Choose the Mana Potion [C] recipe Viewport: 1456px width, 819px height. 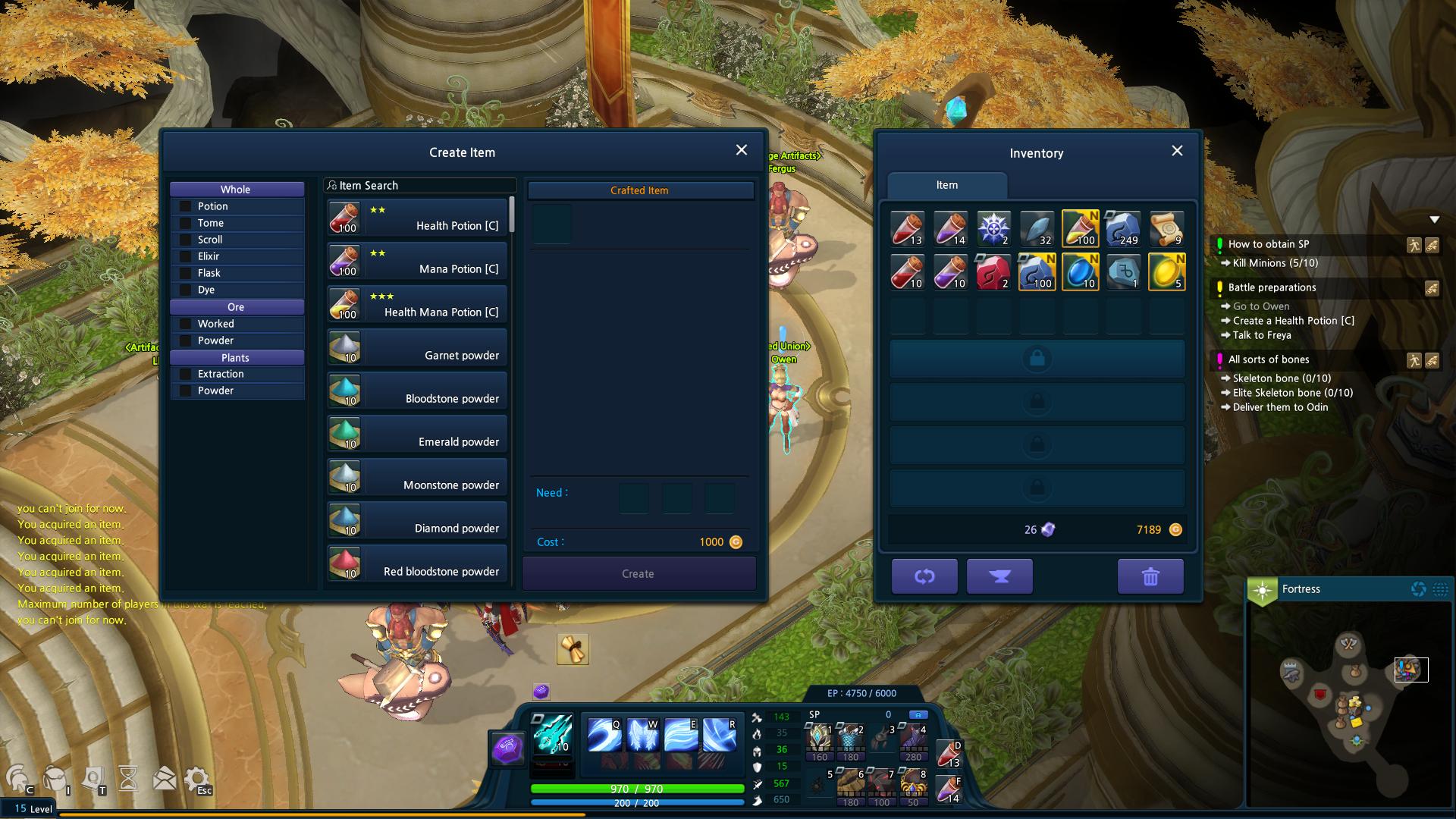pos(417,261)
